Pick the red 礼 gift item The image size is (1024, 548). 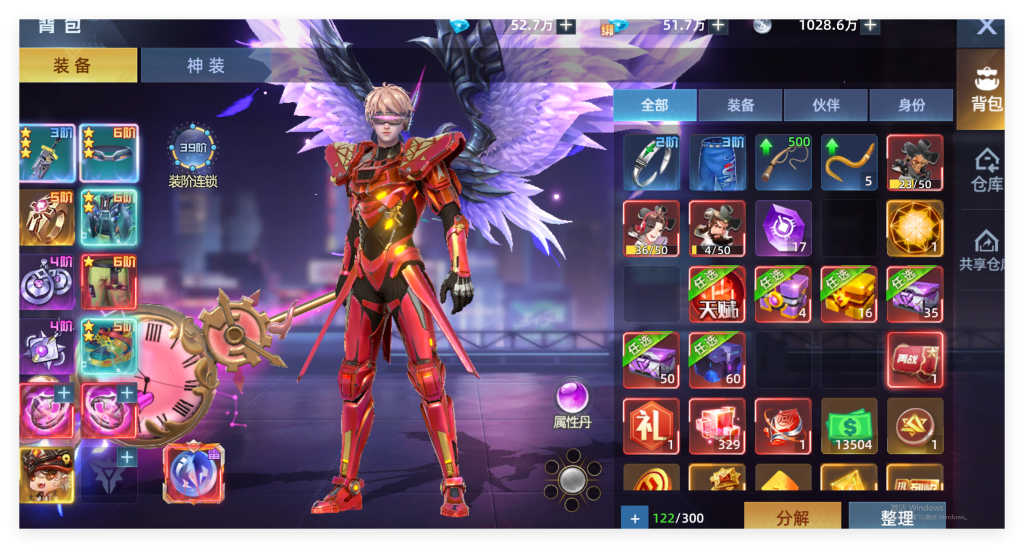tap(651, 426)
